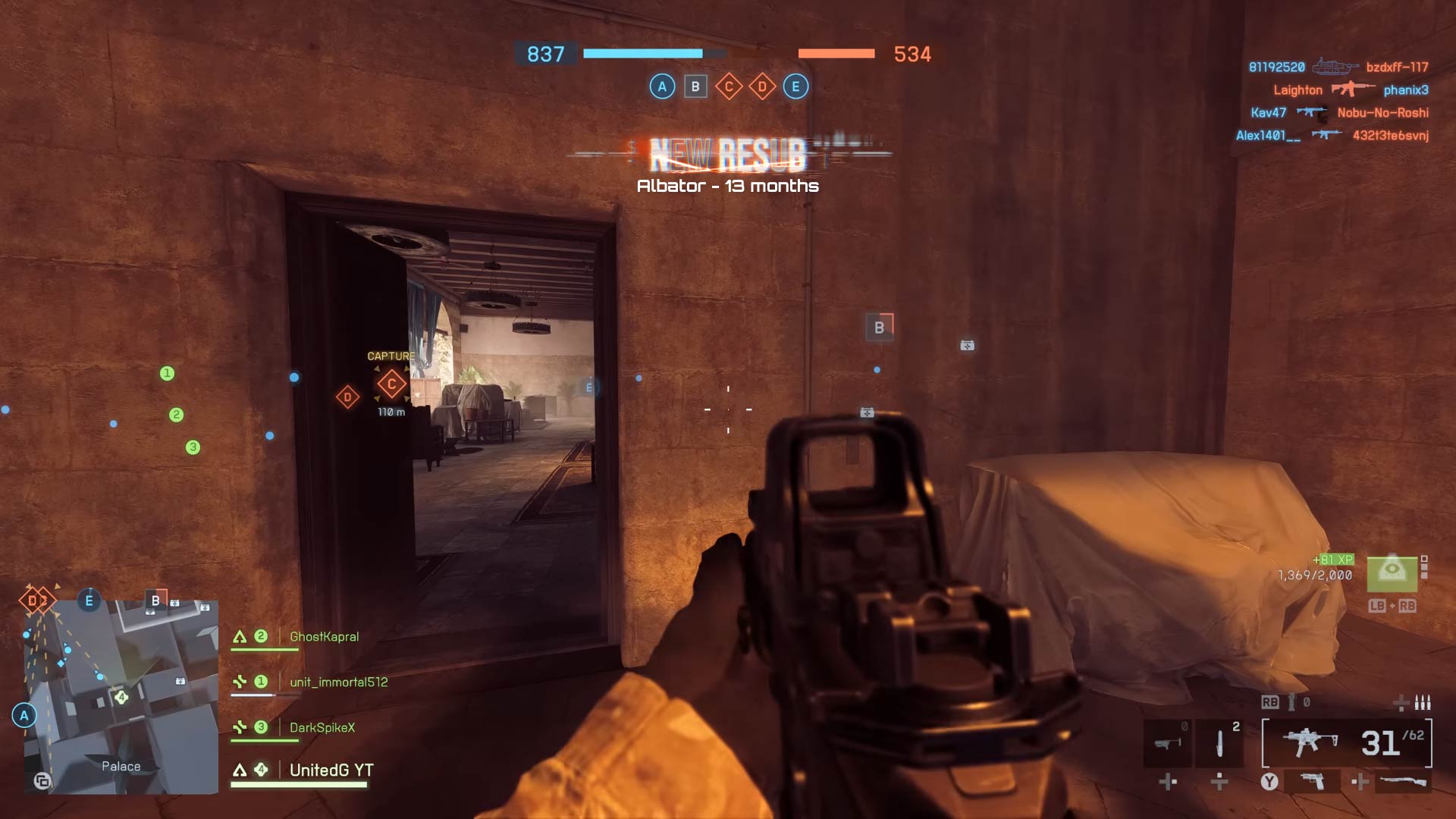This screenshot has height=819, width=1456.
Task: Select squad member unit_immortal512
Action: pos(338,682)
